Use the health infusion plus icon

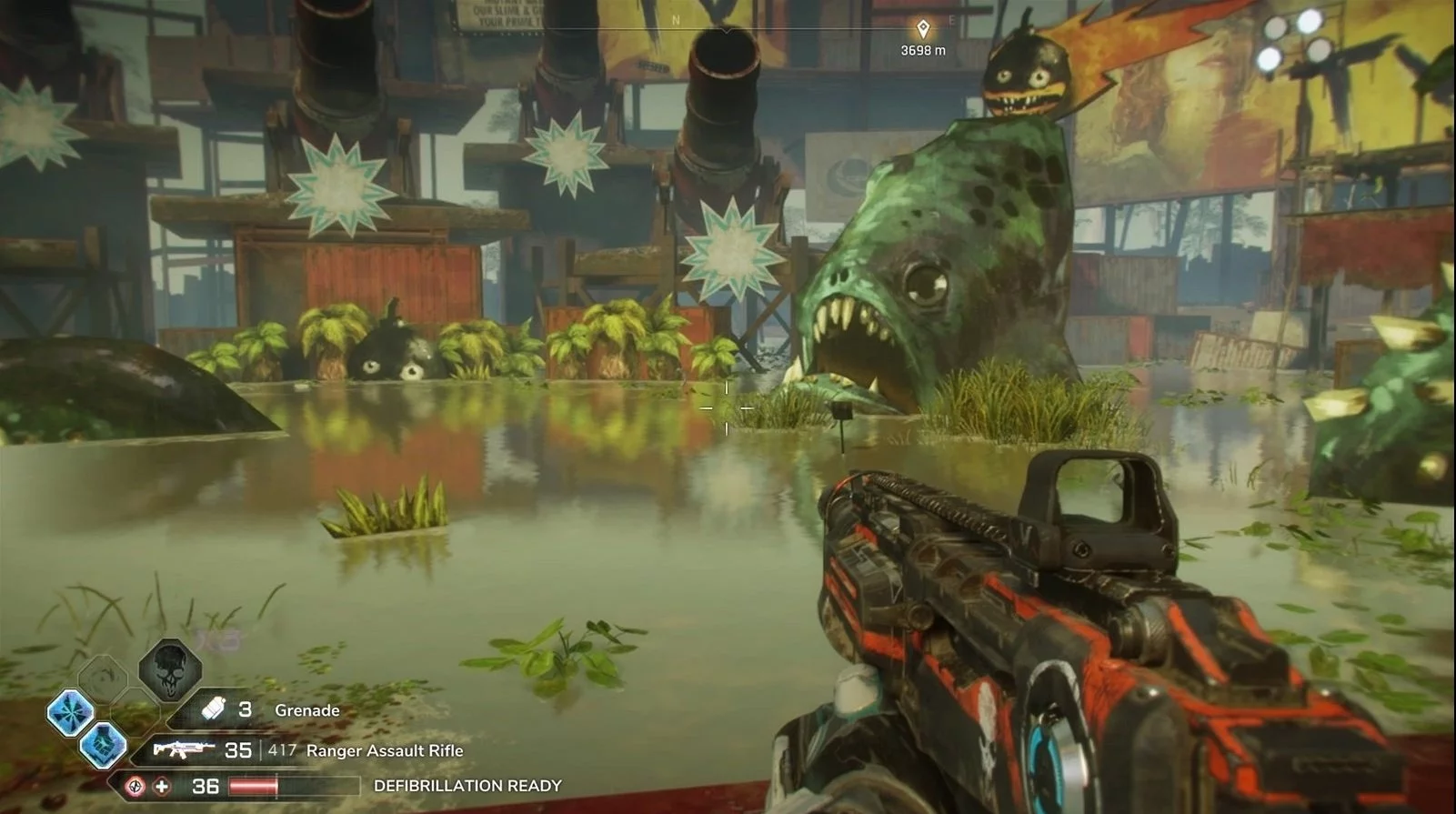pyautogui.click(x=161, y=786)
